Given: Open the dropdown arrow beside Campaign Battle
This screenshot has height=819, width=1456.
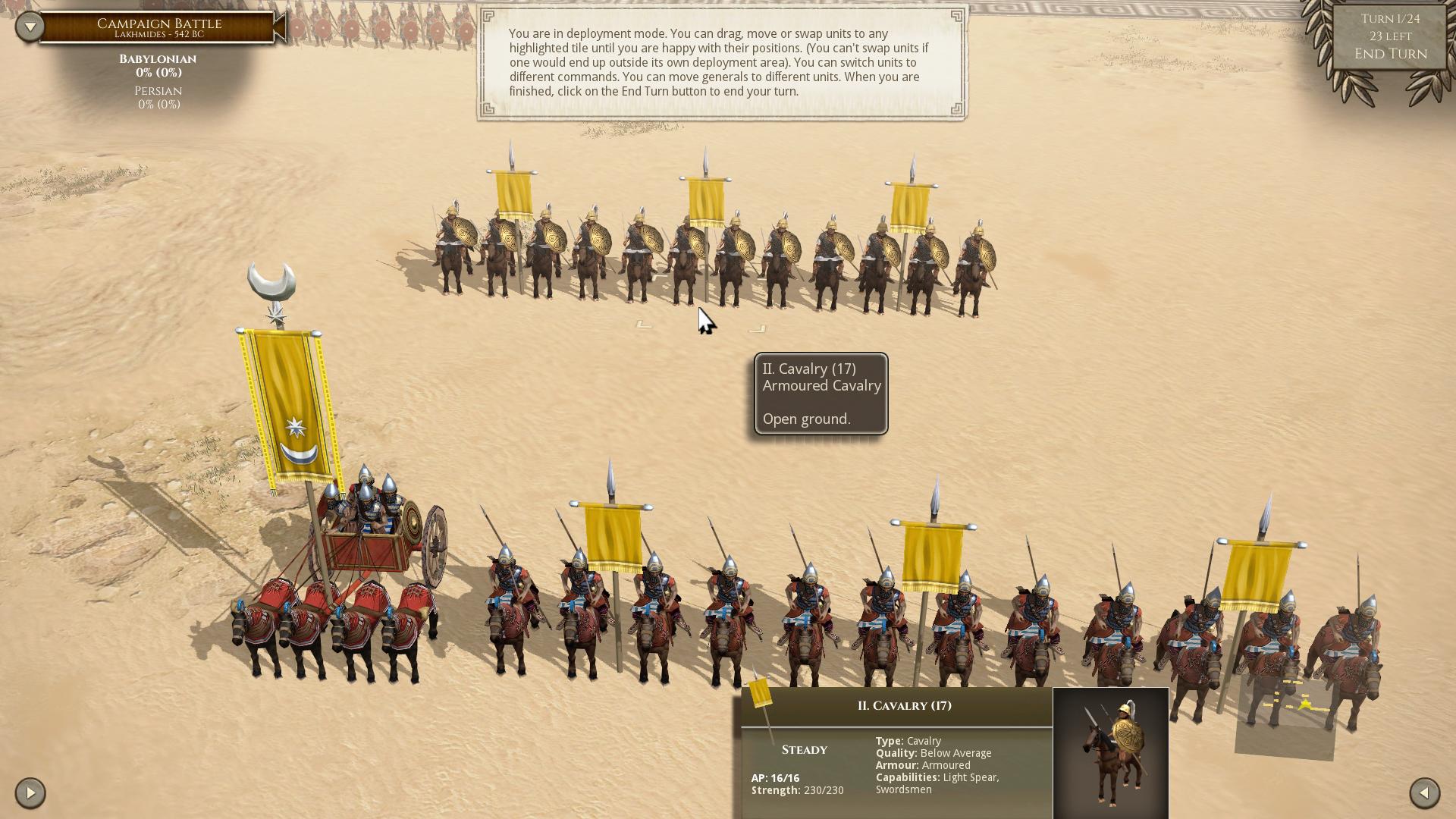Looking at the screenshot, I should 30,27.
